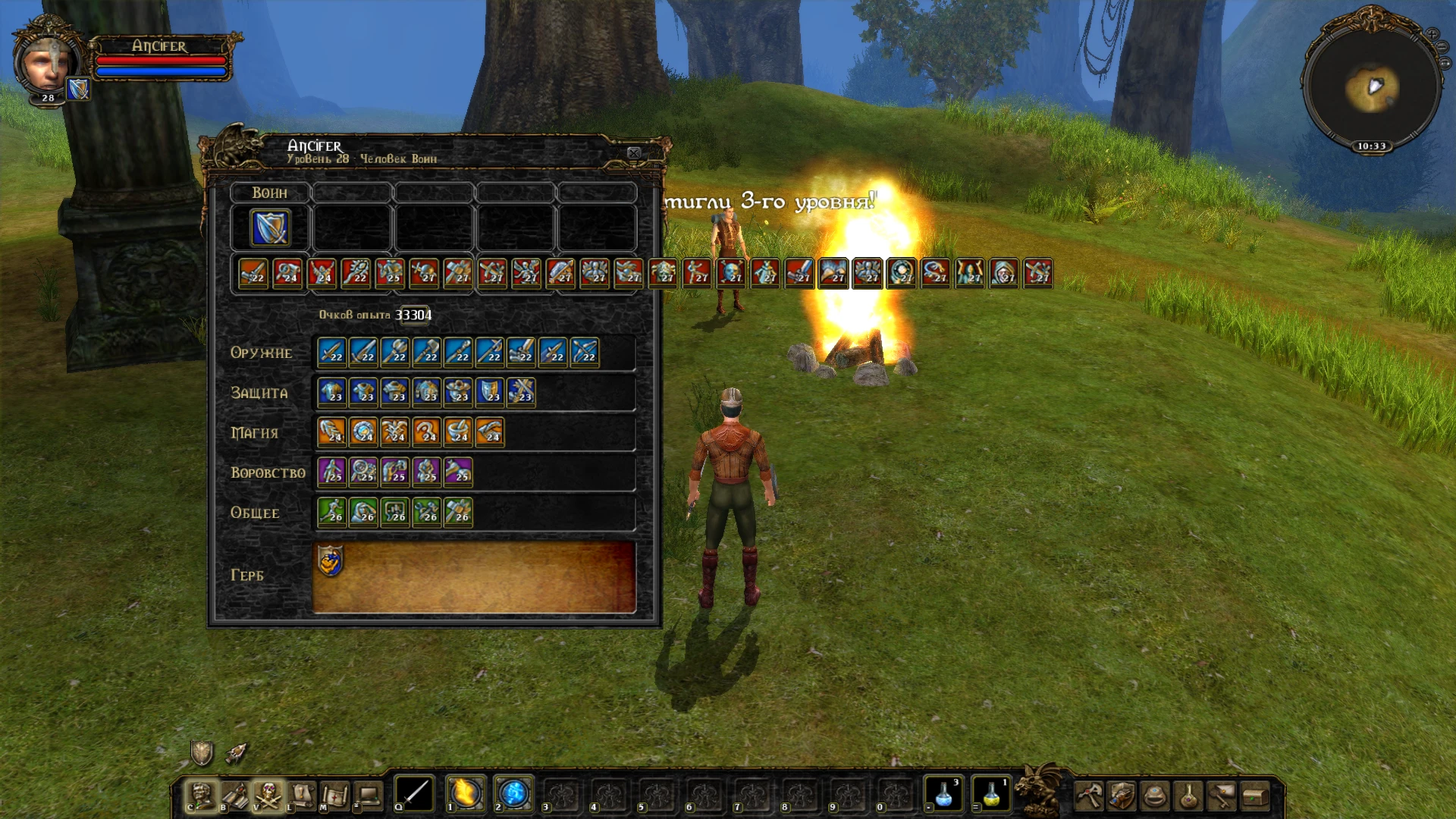Screen dimensions: 1456x819
Task: Cast the blue orb spell in hotbar slot 2
Action: click(513, 795)
